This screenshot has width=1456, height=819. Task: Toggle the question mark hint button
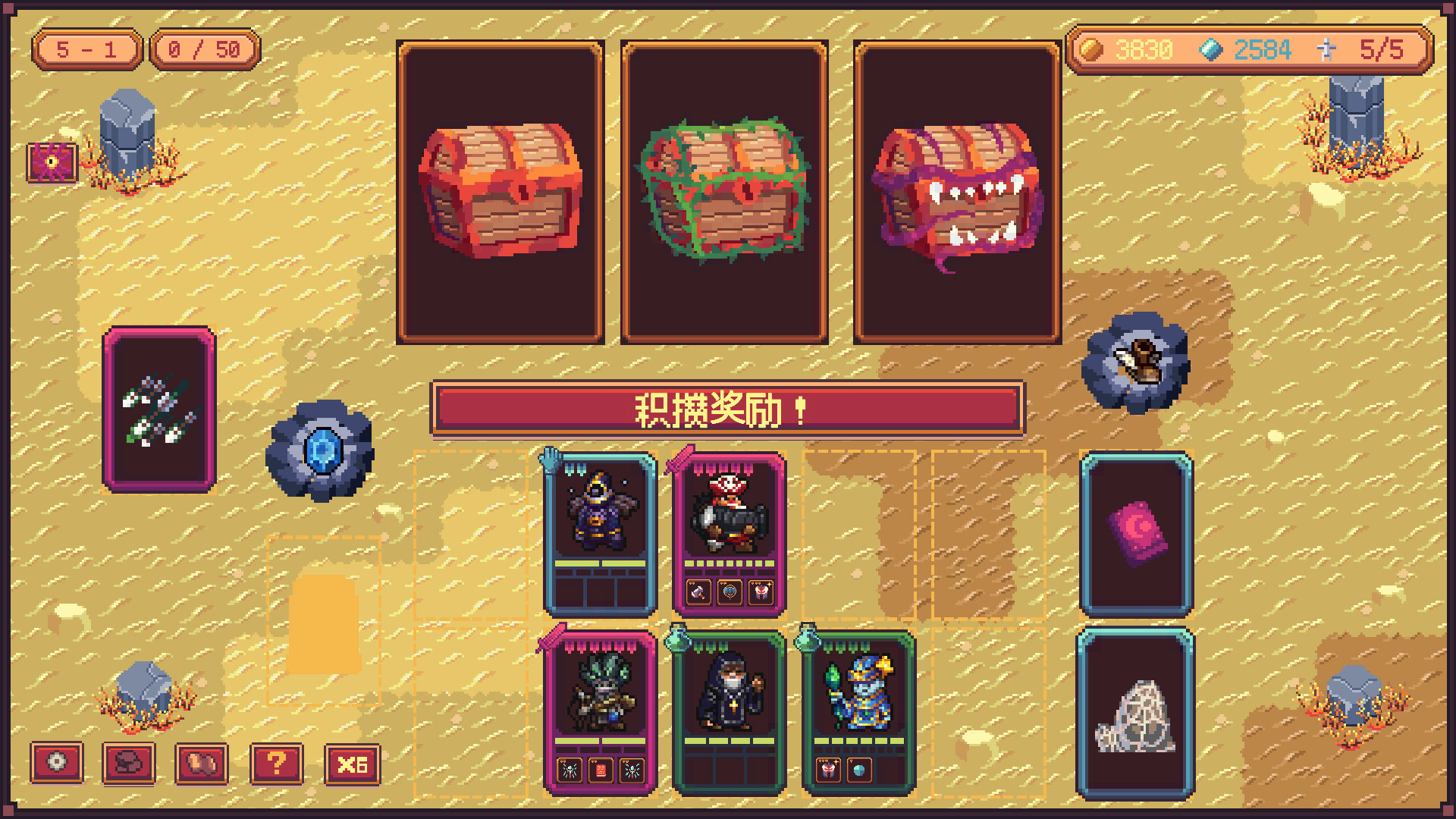click(278, 763)
